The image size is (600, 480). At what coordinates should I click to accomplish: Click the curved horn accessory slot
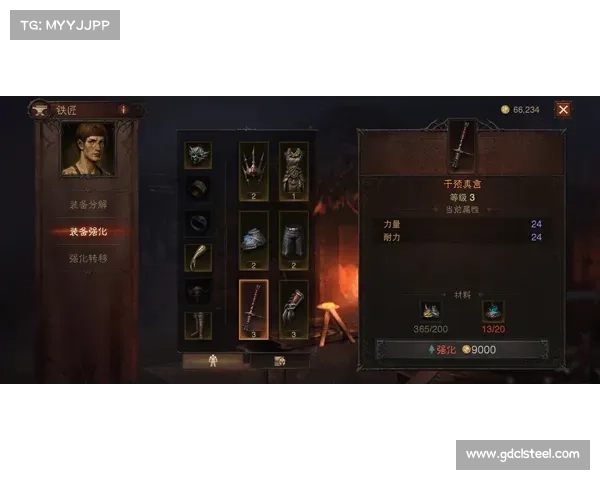click(x=198, y=257)
